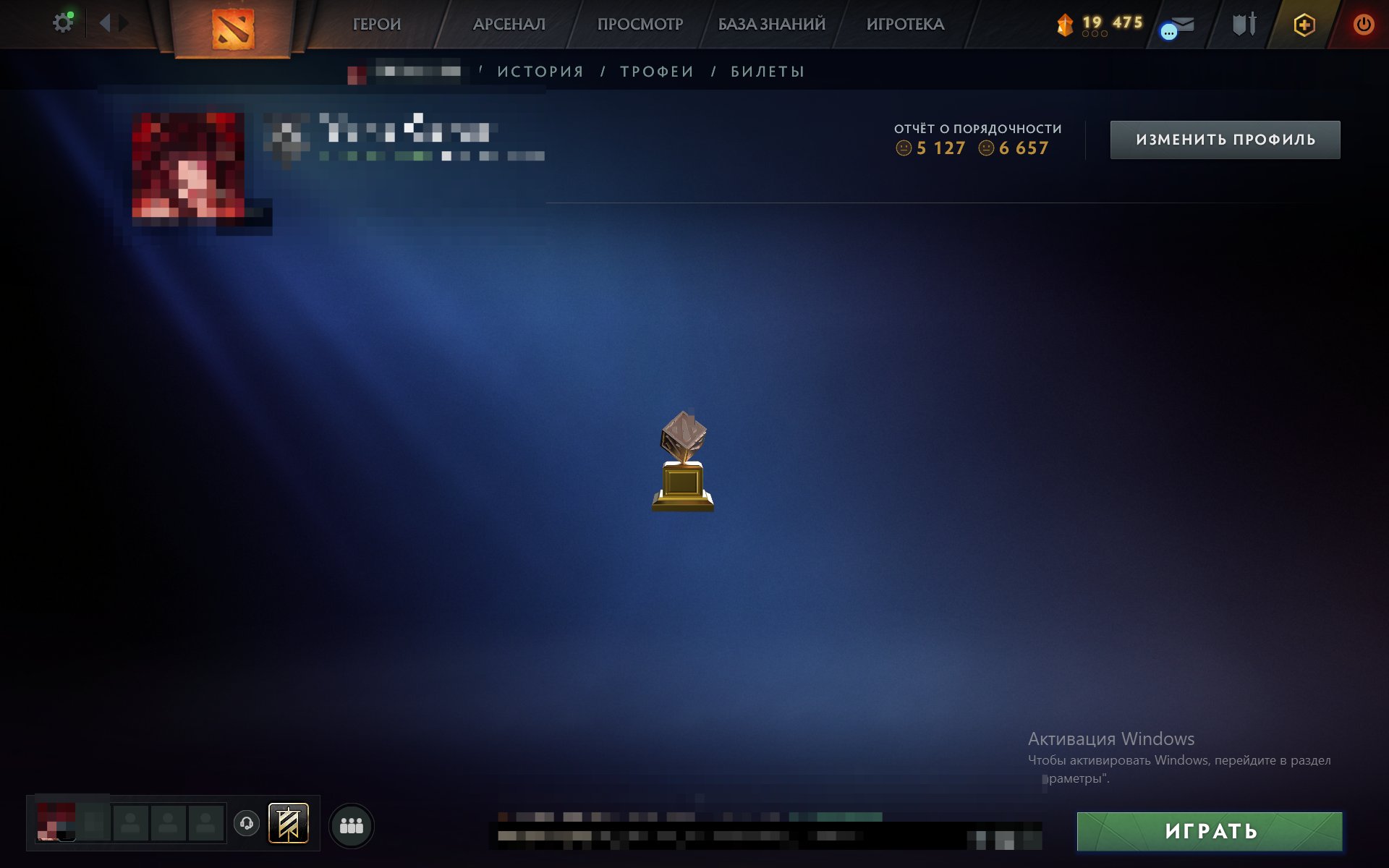
Task: Toggle voice chat with the headset icon
Action: [246, 822]
